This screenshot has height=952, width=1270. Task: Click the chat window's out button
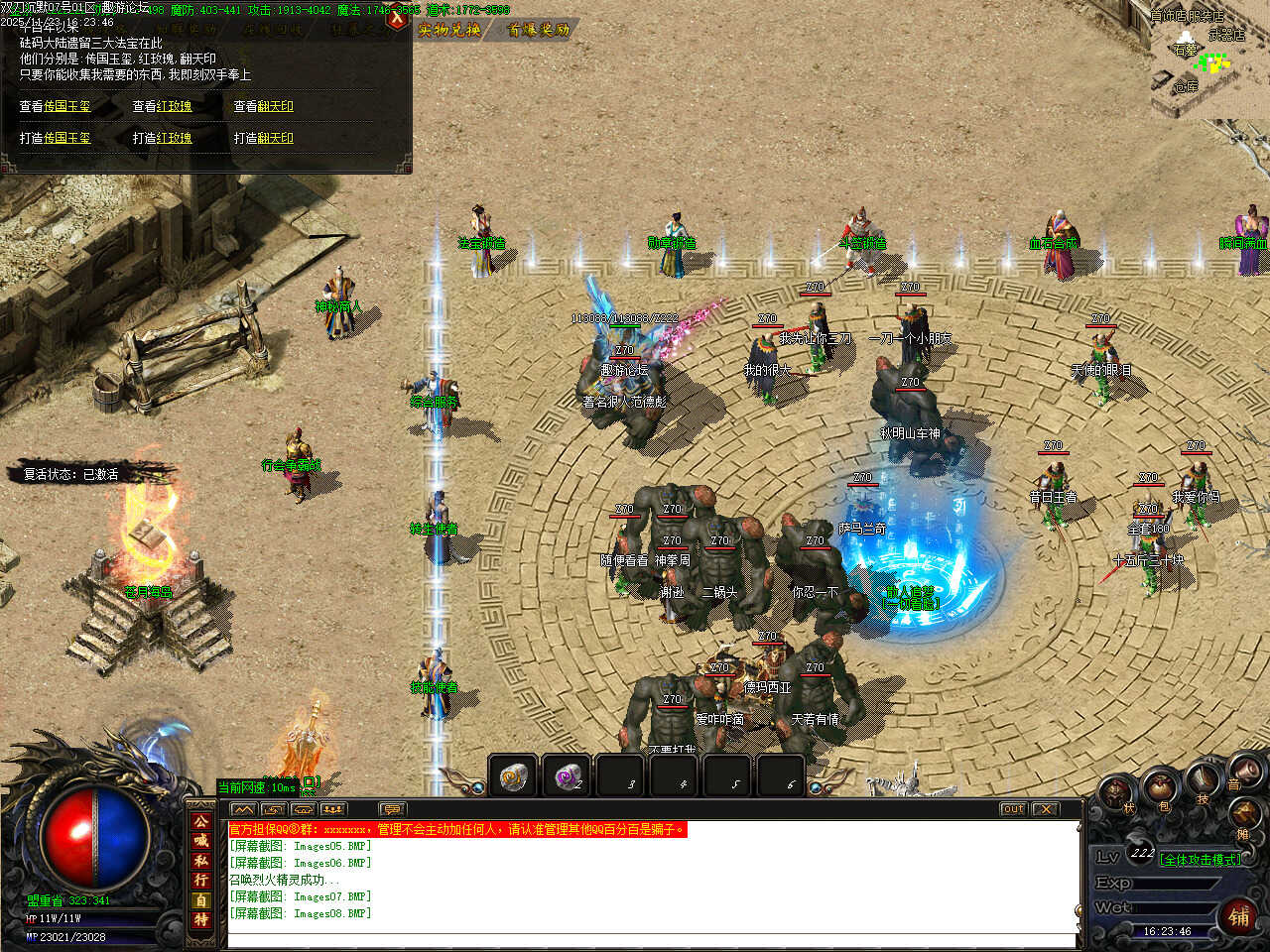(x=1012, y=809)
